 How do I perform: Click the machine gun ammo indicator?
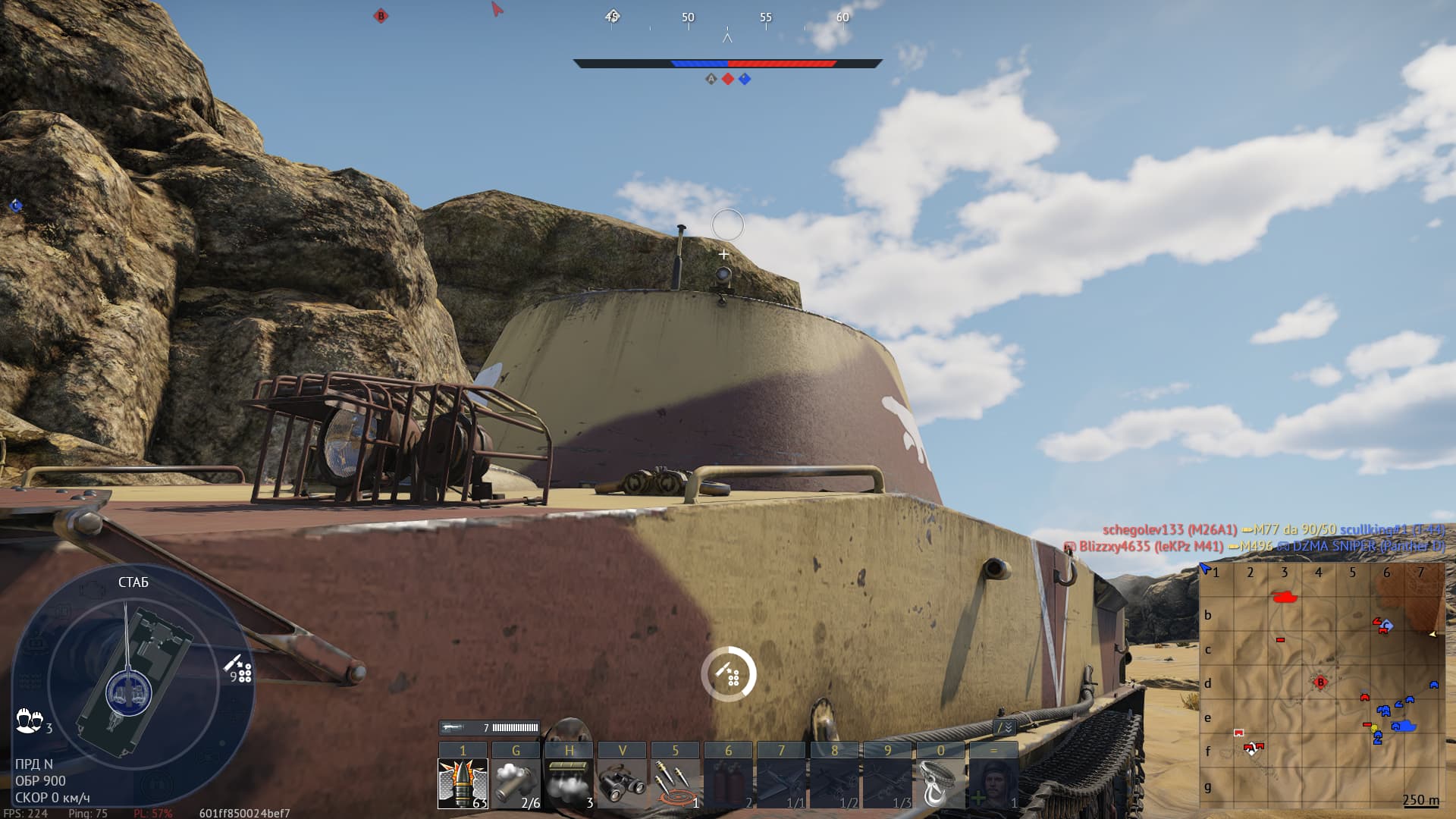tap(489, 728)
